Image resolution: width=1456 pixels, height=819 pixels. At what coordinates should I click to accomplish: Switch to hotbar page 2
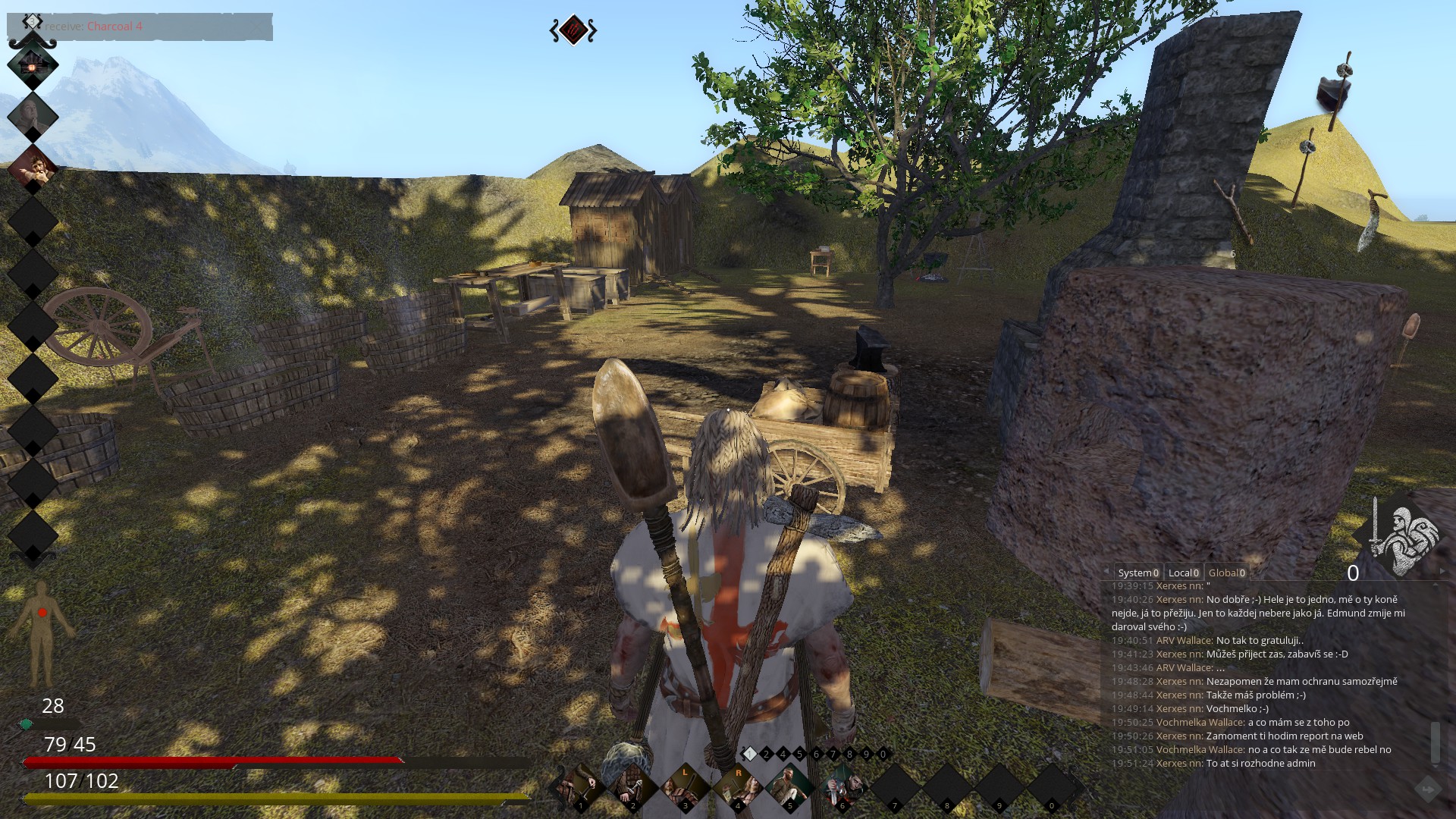tap(766, 754)
